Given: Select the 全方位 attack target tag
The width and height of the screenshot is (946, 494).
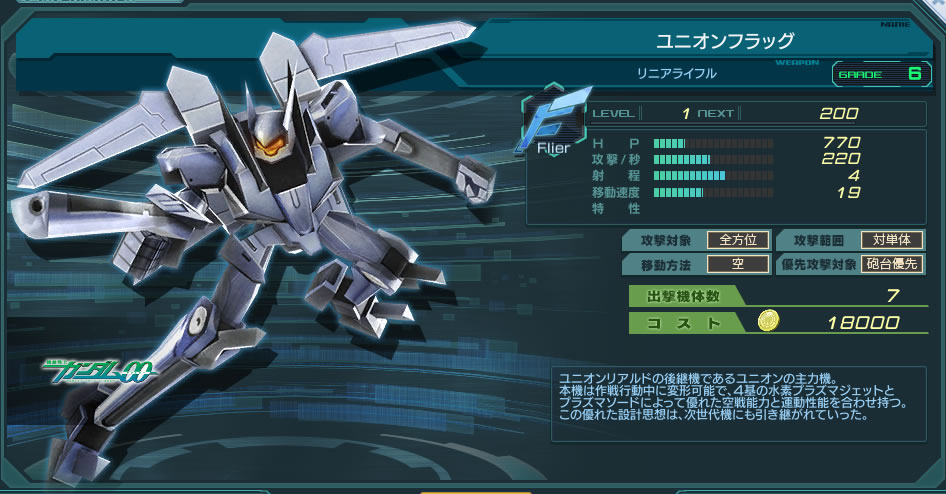Looking at the screenshot, I should pyautogui.click(x=737, y=240).
